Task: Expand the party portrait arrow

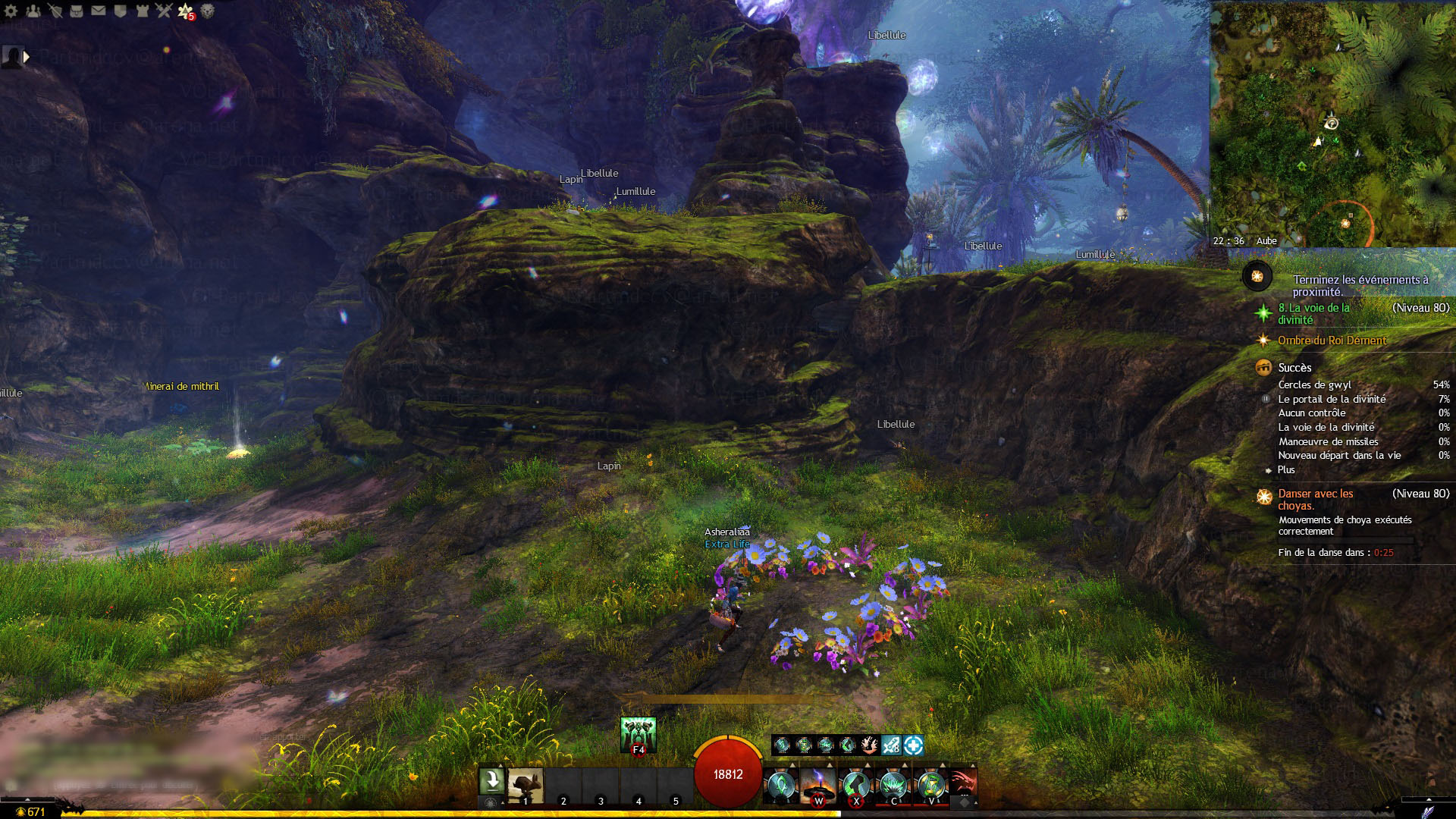Action: tap(27, 57)
